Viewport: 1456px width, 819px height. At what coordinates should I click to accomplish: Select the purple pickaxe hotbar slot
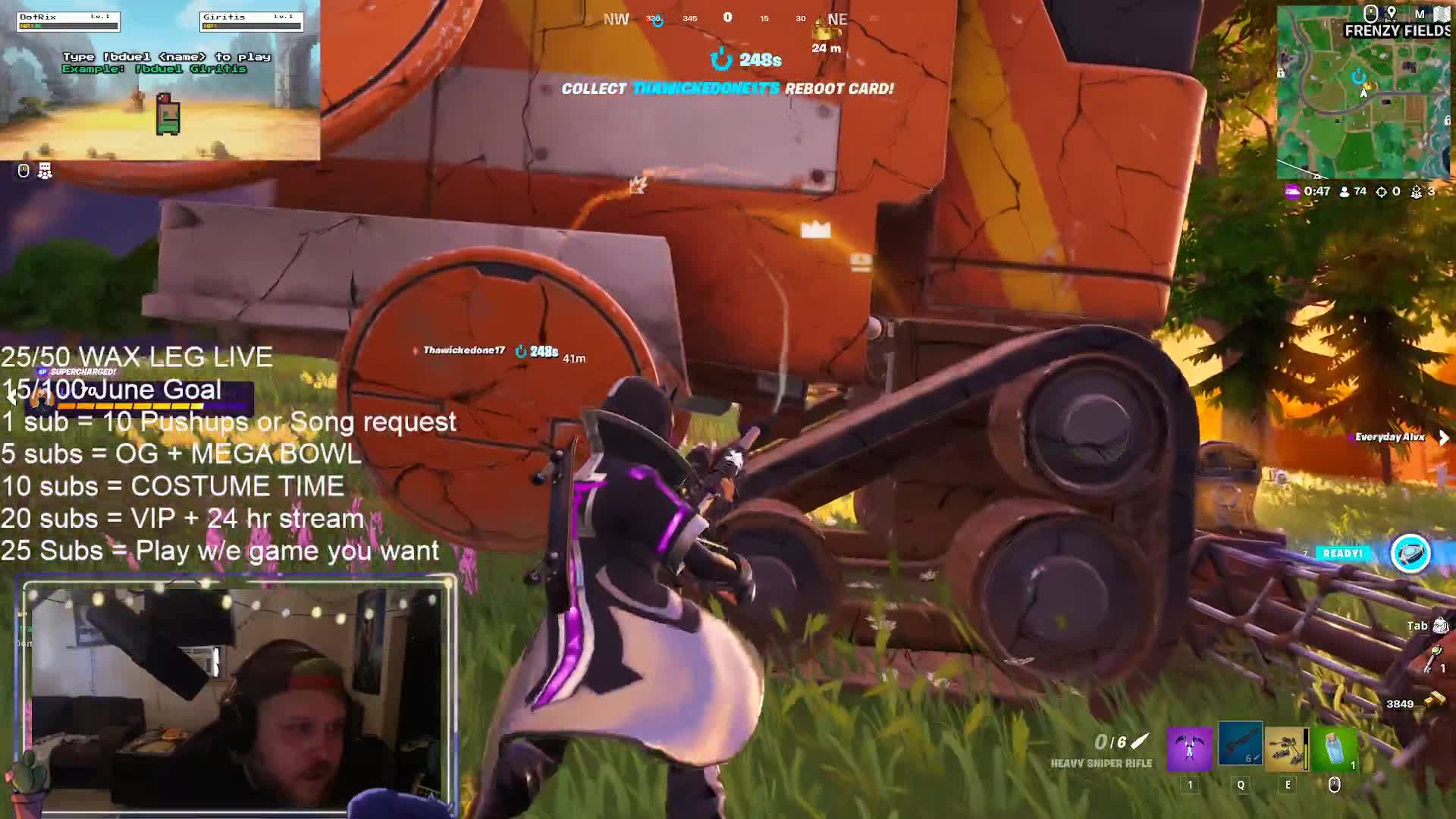(x=1189, y=747)
